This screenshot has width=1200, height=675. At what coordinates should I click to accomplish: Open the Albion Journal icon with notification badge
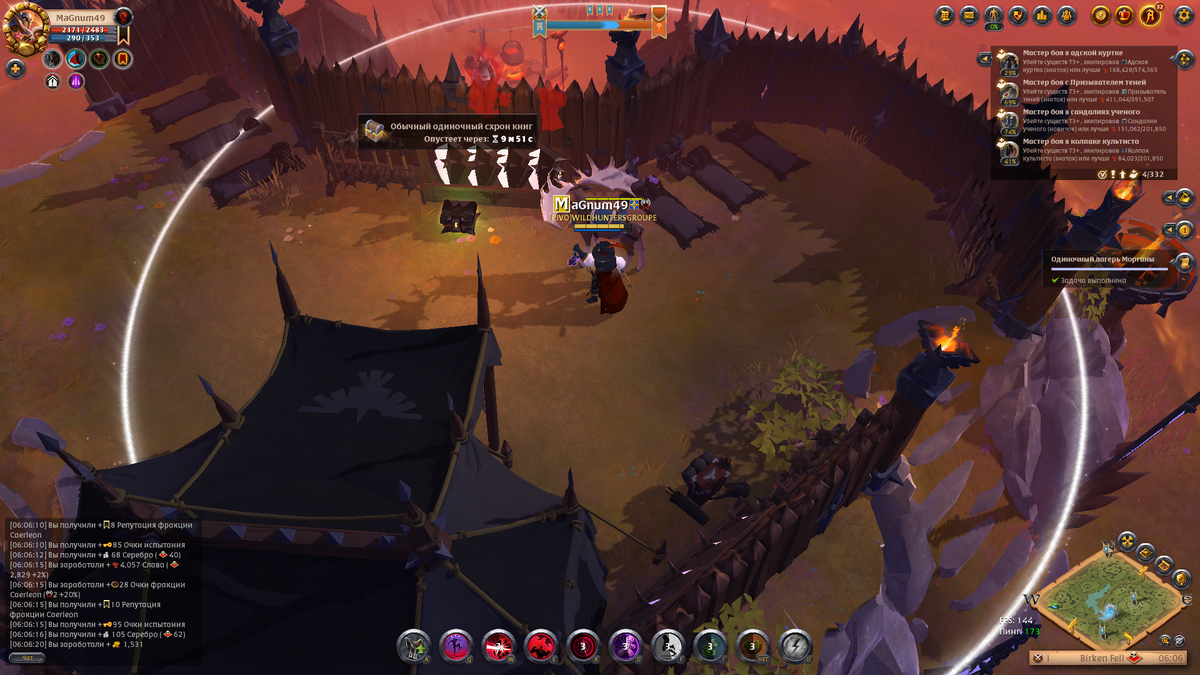pyautogui.click(x=1151, y=15)
